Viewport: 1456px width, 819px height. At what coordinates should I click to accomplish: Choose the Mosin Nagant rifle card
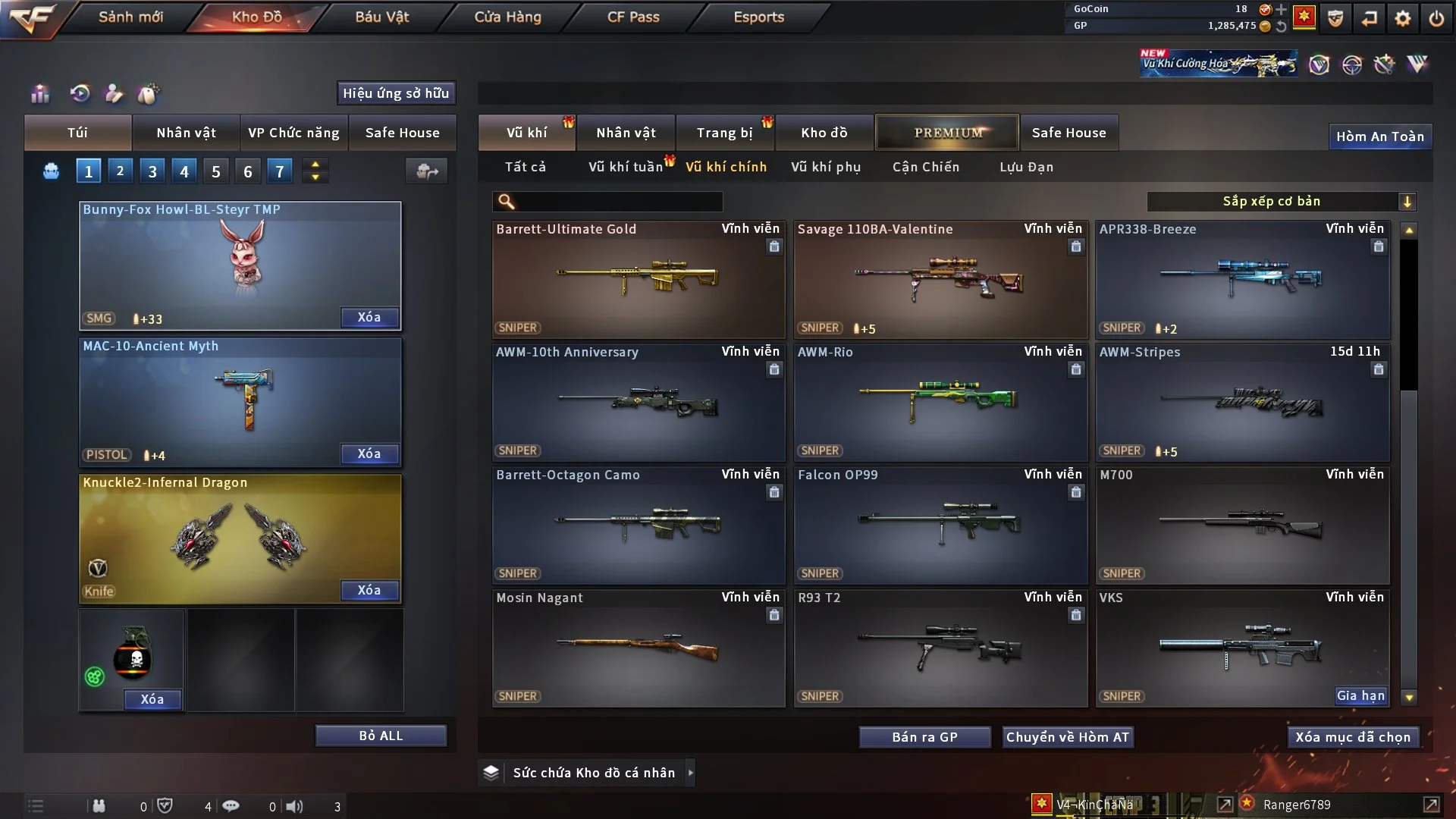tap(638, 648)
